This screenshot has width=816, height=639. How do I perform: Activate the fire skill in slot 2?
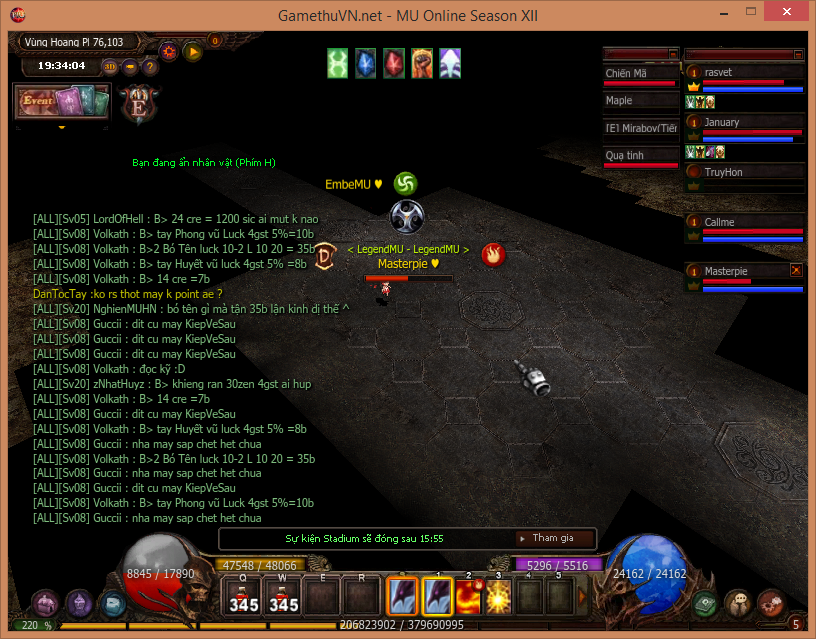tap(469, 598)
